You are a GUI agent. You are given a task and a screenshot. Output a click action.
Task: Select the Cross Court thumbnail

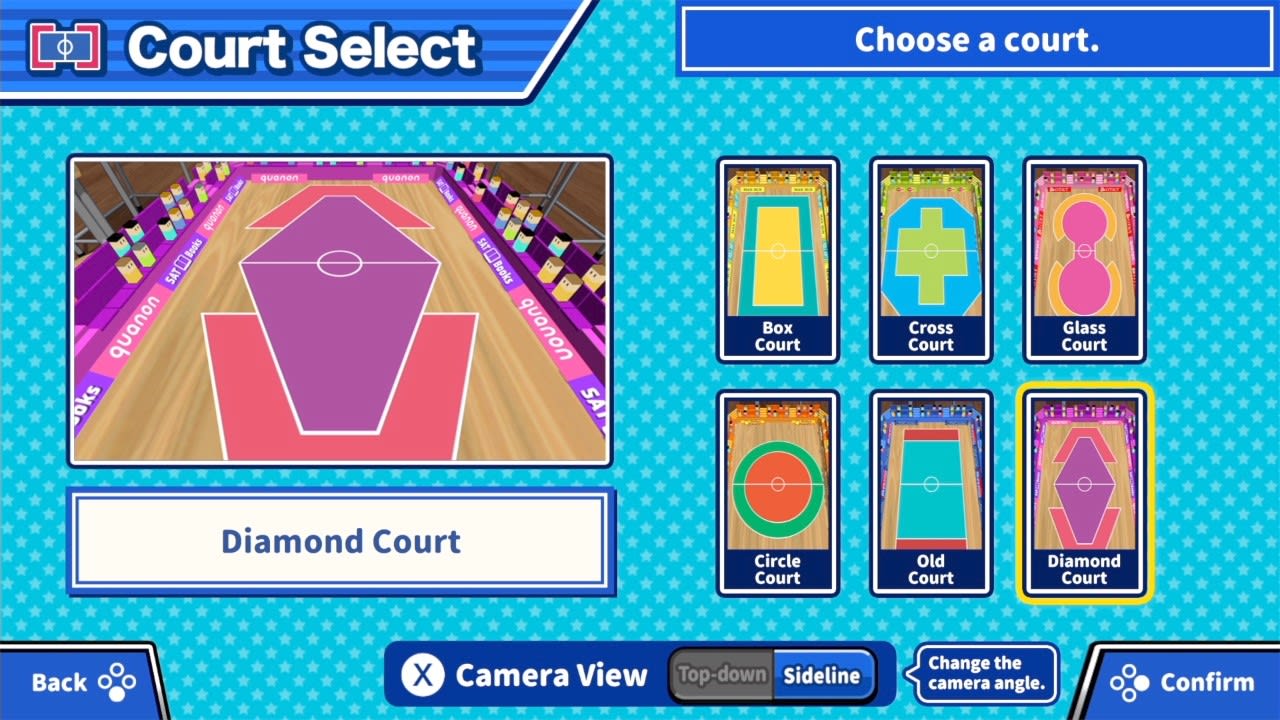pyautogui.click(x=931, y=262)
